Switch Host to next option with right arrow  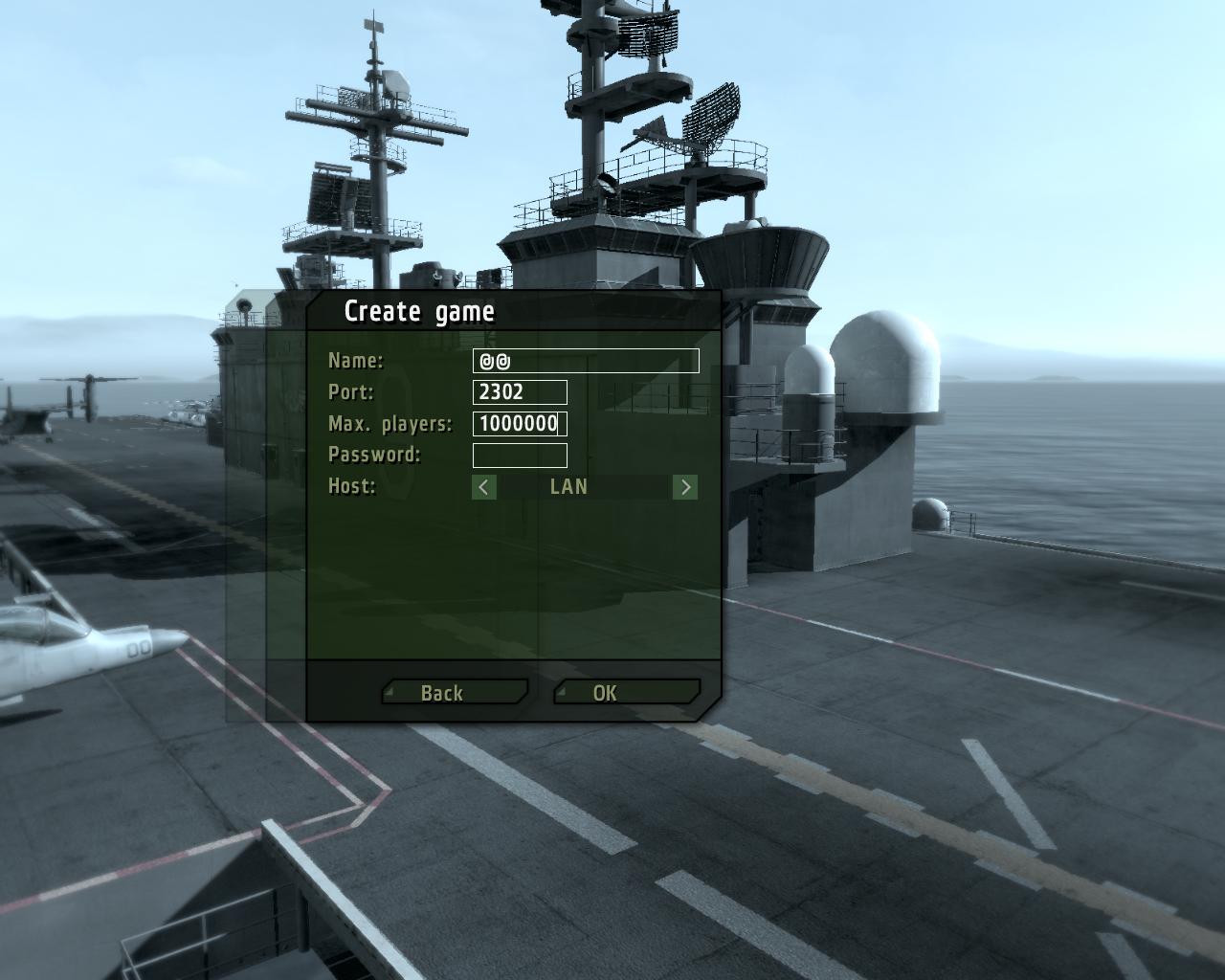pos(685,487)
